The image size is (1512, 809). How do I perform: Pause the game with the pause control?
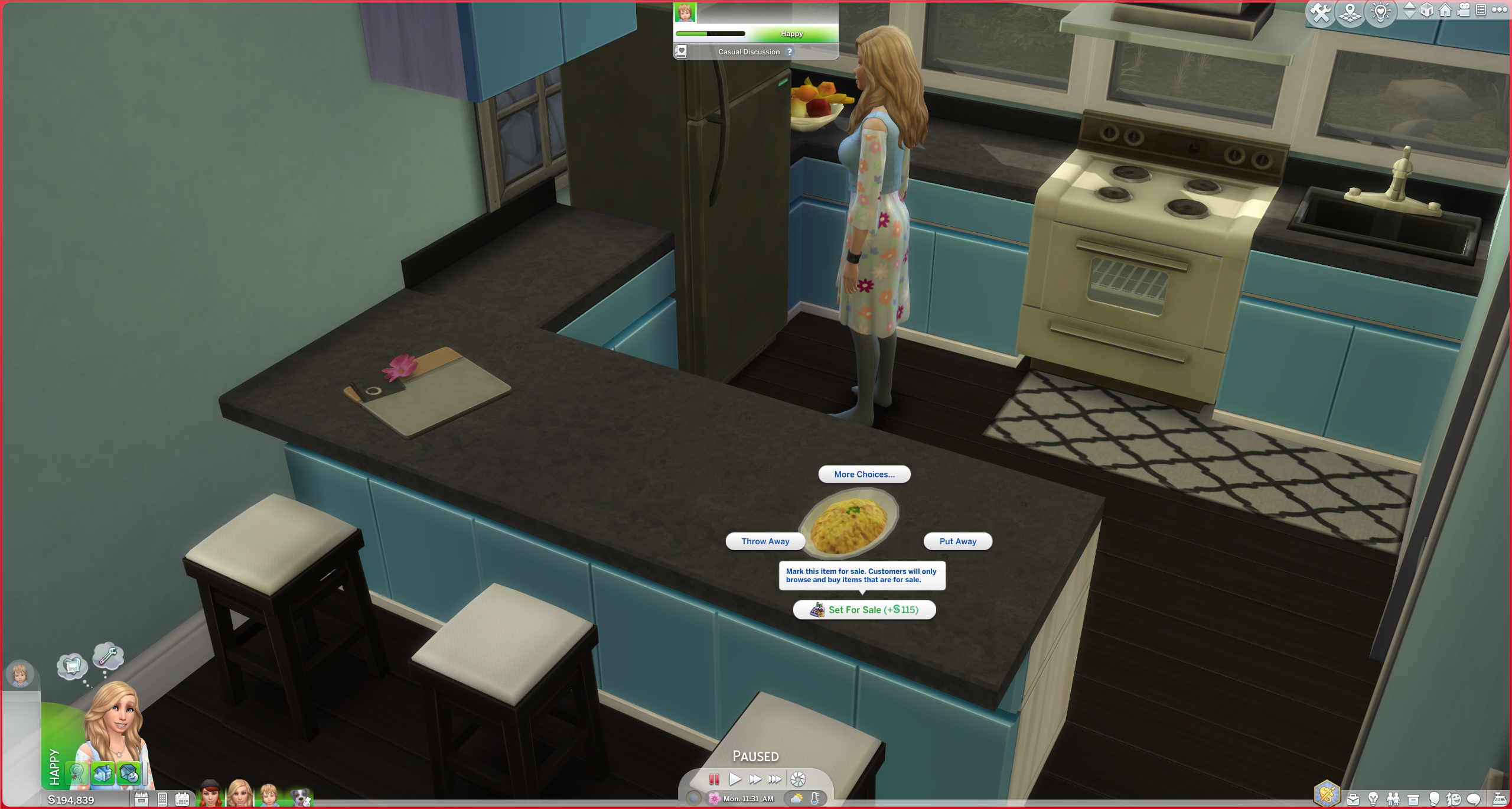pyautogui.click(x=714, y=779)
